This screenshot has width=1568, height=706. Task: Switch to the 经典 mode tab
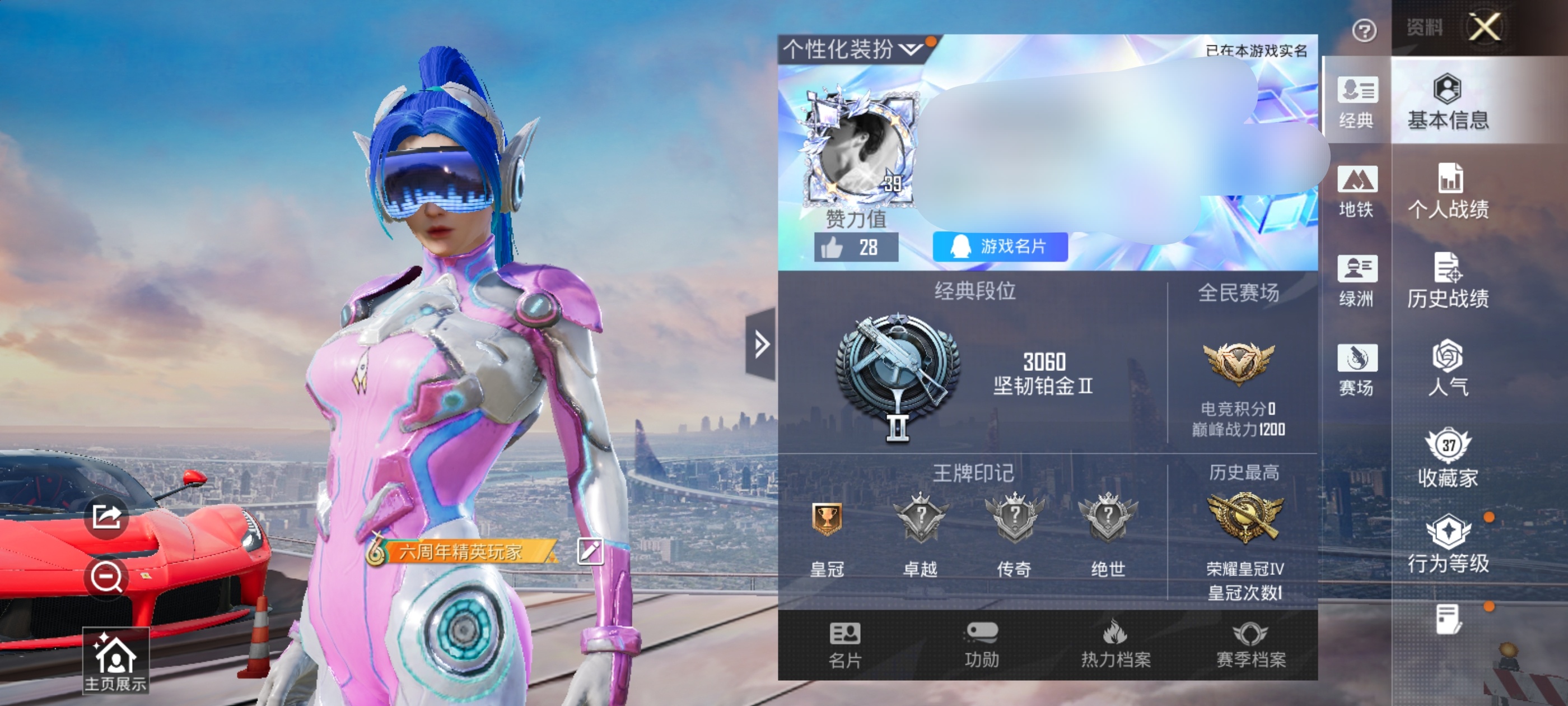(1357, 102)
